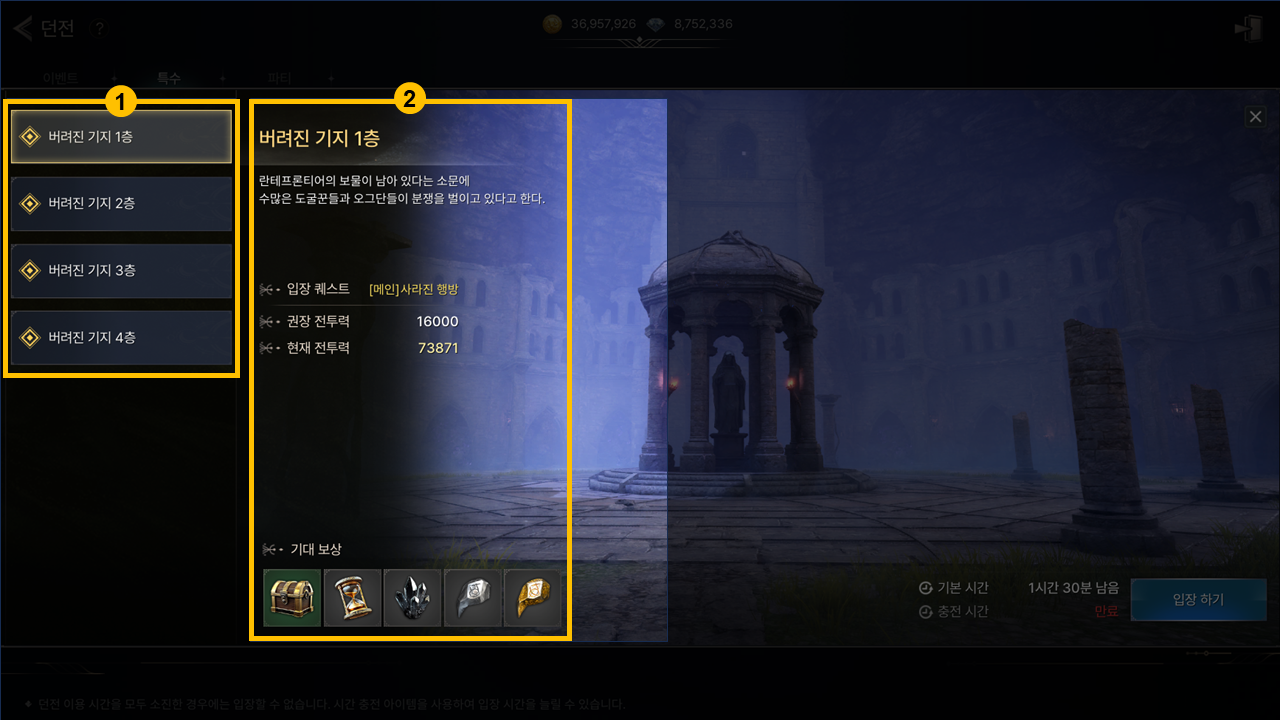Open the [메인] 사라진 행방 entry quest

click(x=413, y=290)
